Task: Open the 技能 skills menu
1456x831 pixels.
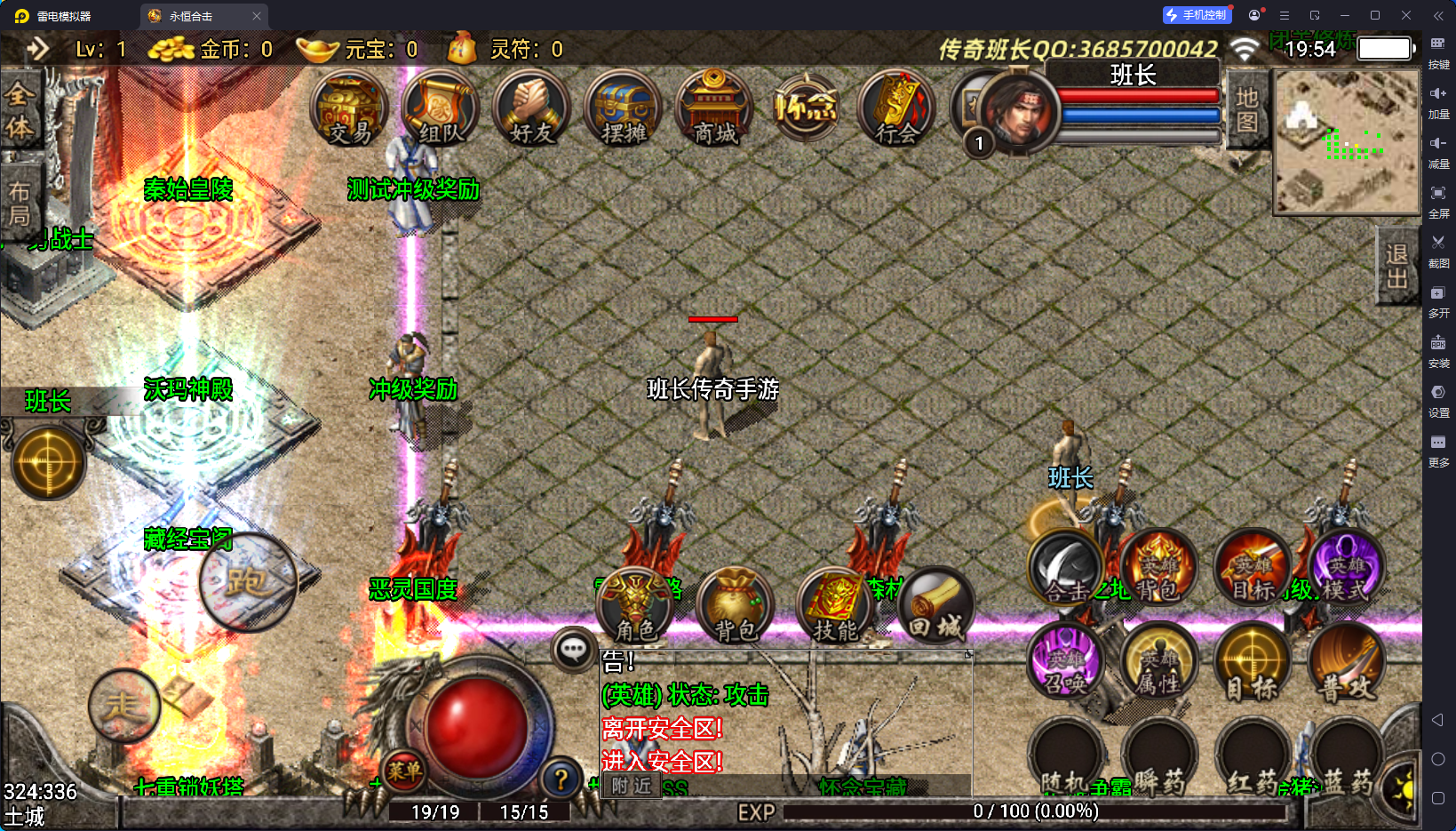Action: coord(835,606)
